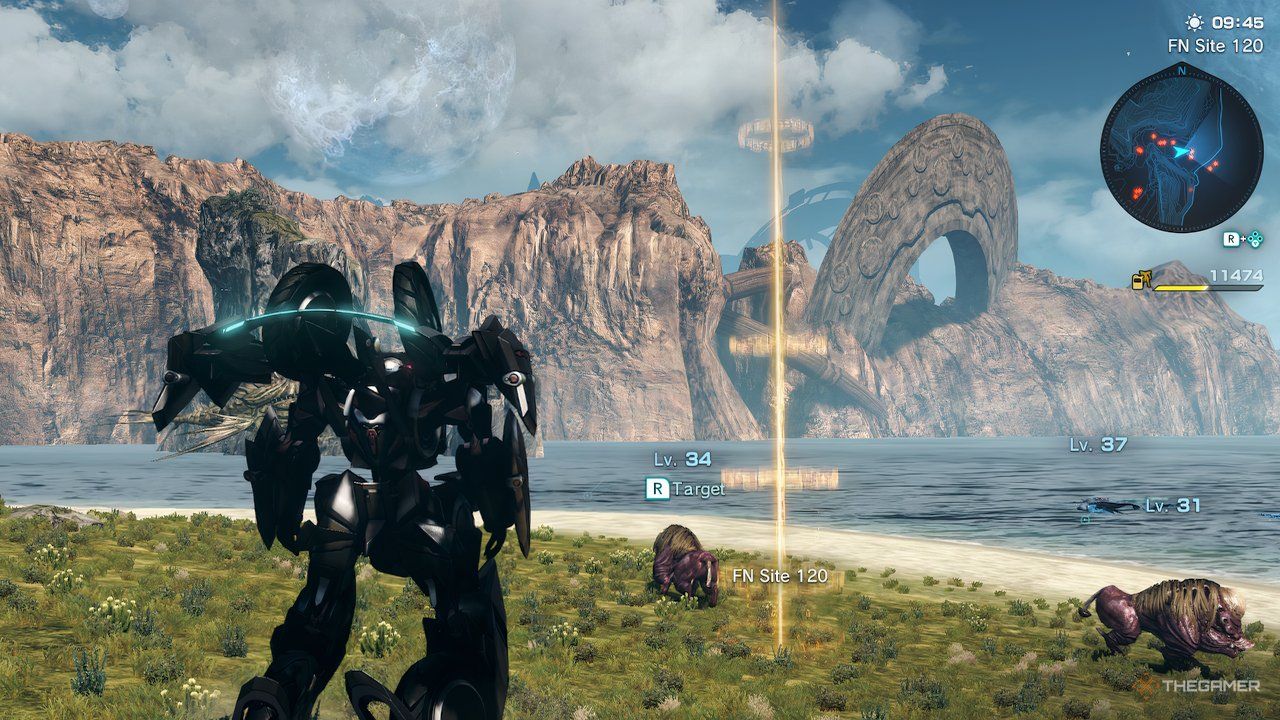This screenshot has height=720, width=1280.
Task: Click the yellow Skell fuel icon
Action: click(x=1142, y=280)
